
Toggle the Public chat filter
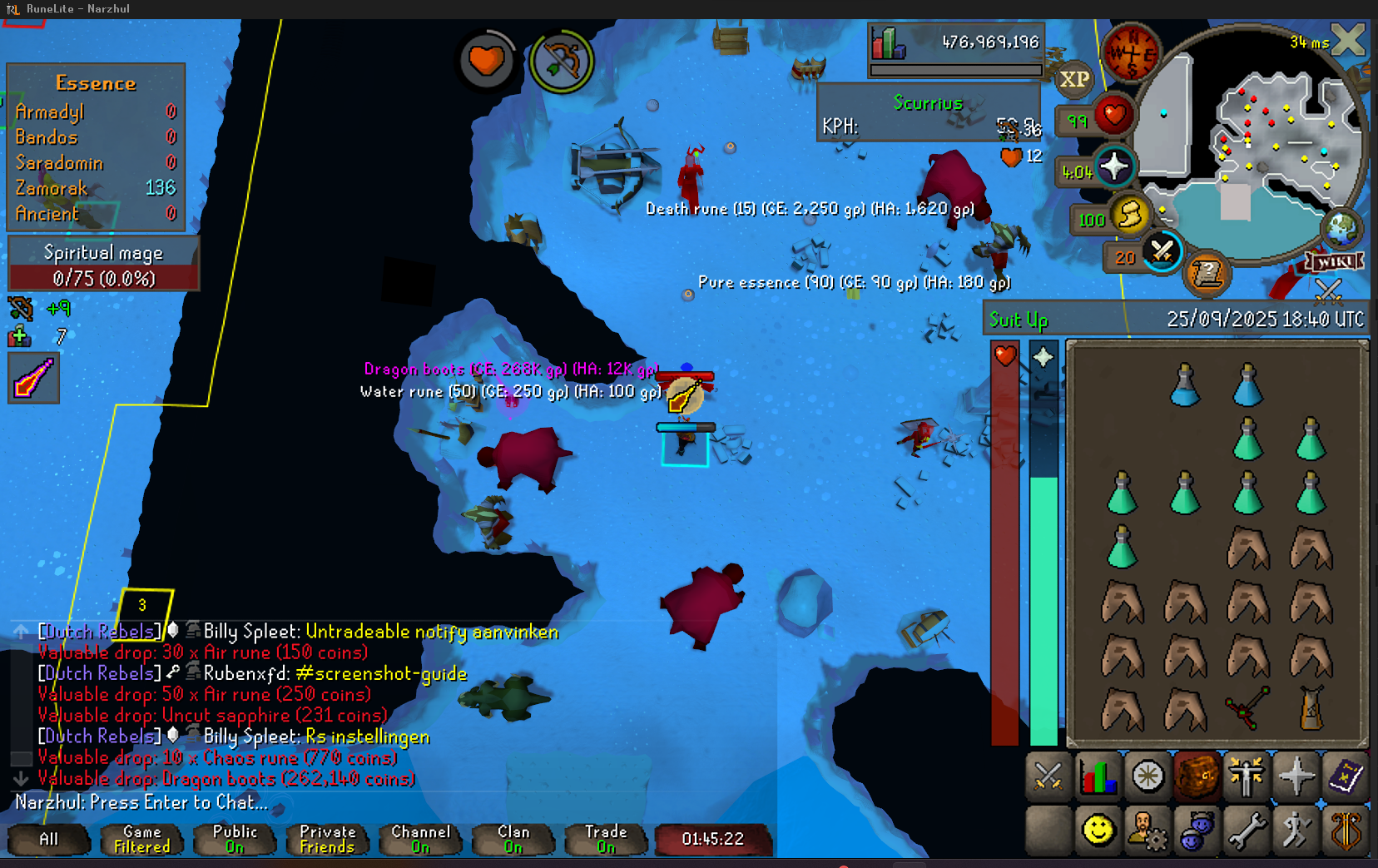(x=235, y=839)
